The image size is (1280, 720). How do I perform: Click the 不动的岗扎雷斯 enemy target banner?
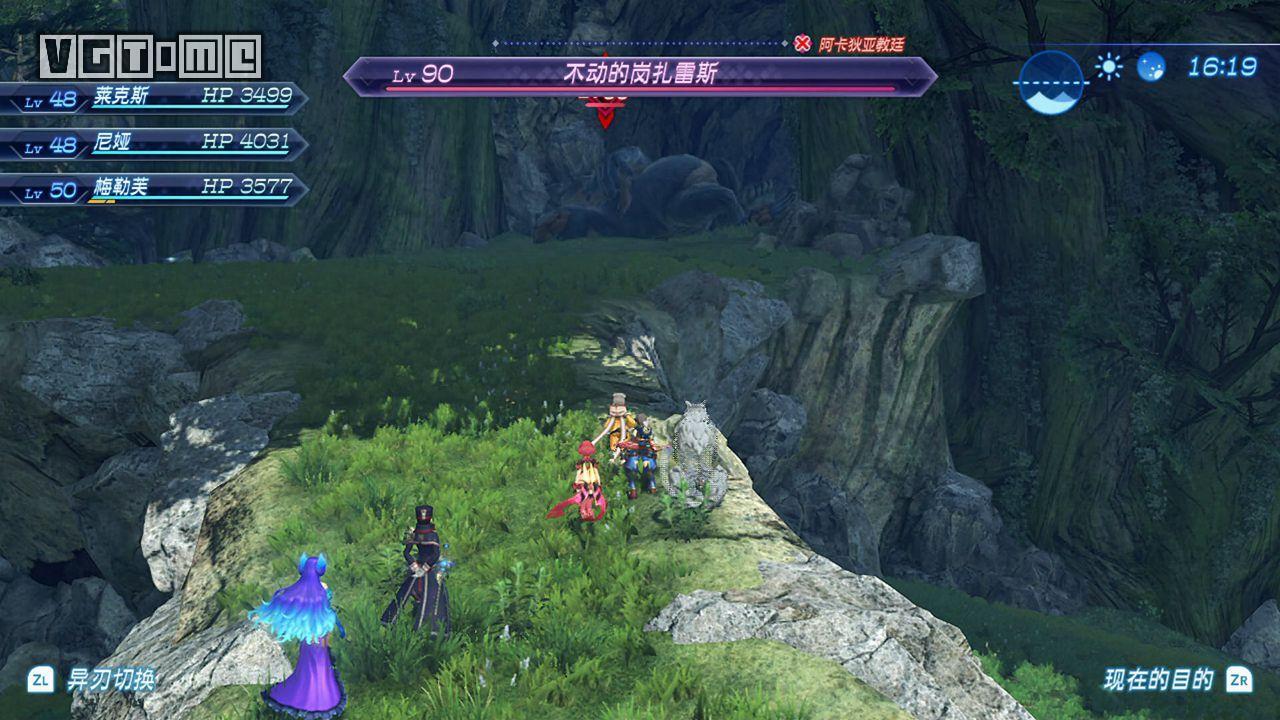click(640, 75)
